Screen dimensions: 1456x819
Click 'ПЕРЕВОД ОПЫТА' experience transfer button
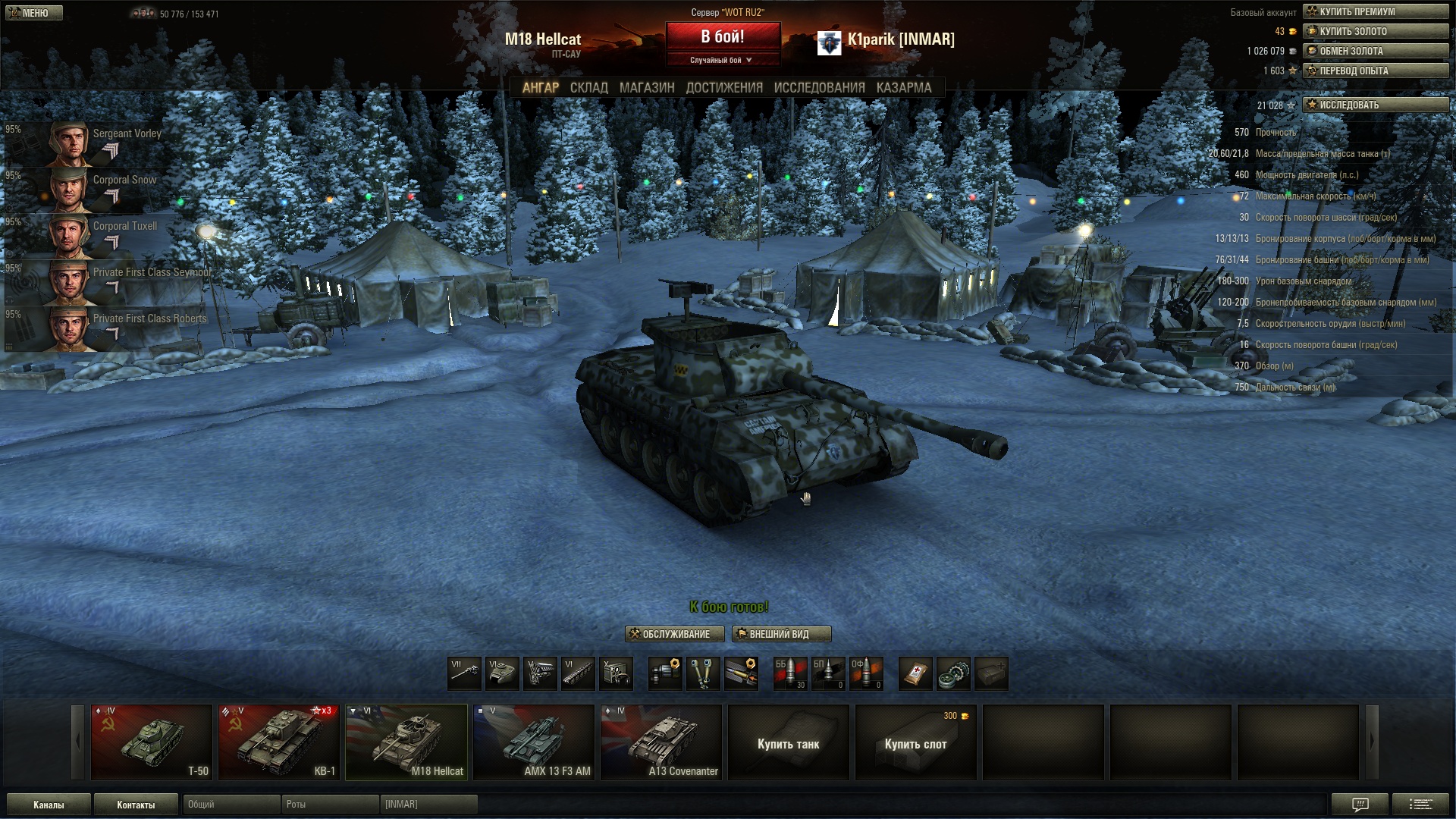coord(1375,71)
